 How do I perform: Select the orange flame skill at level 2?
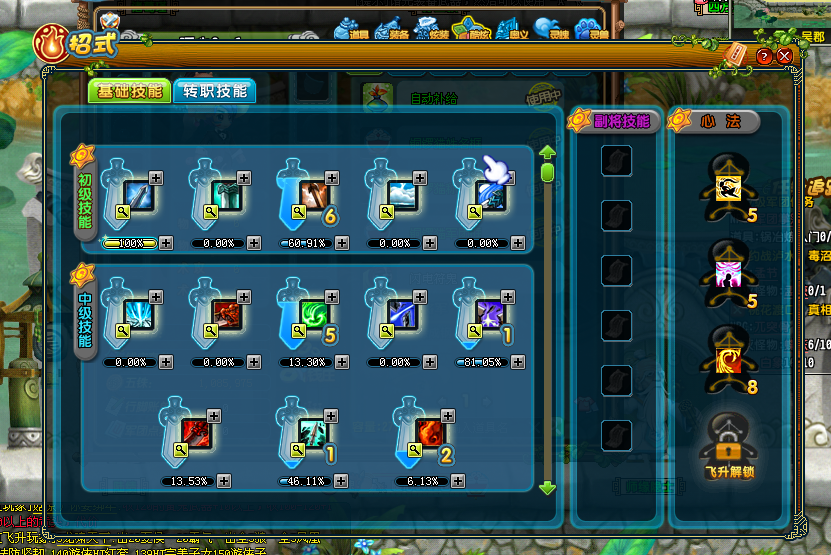(x=432, y=435)
